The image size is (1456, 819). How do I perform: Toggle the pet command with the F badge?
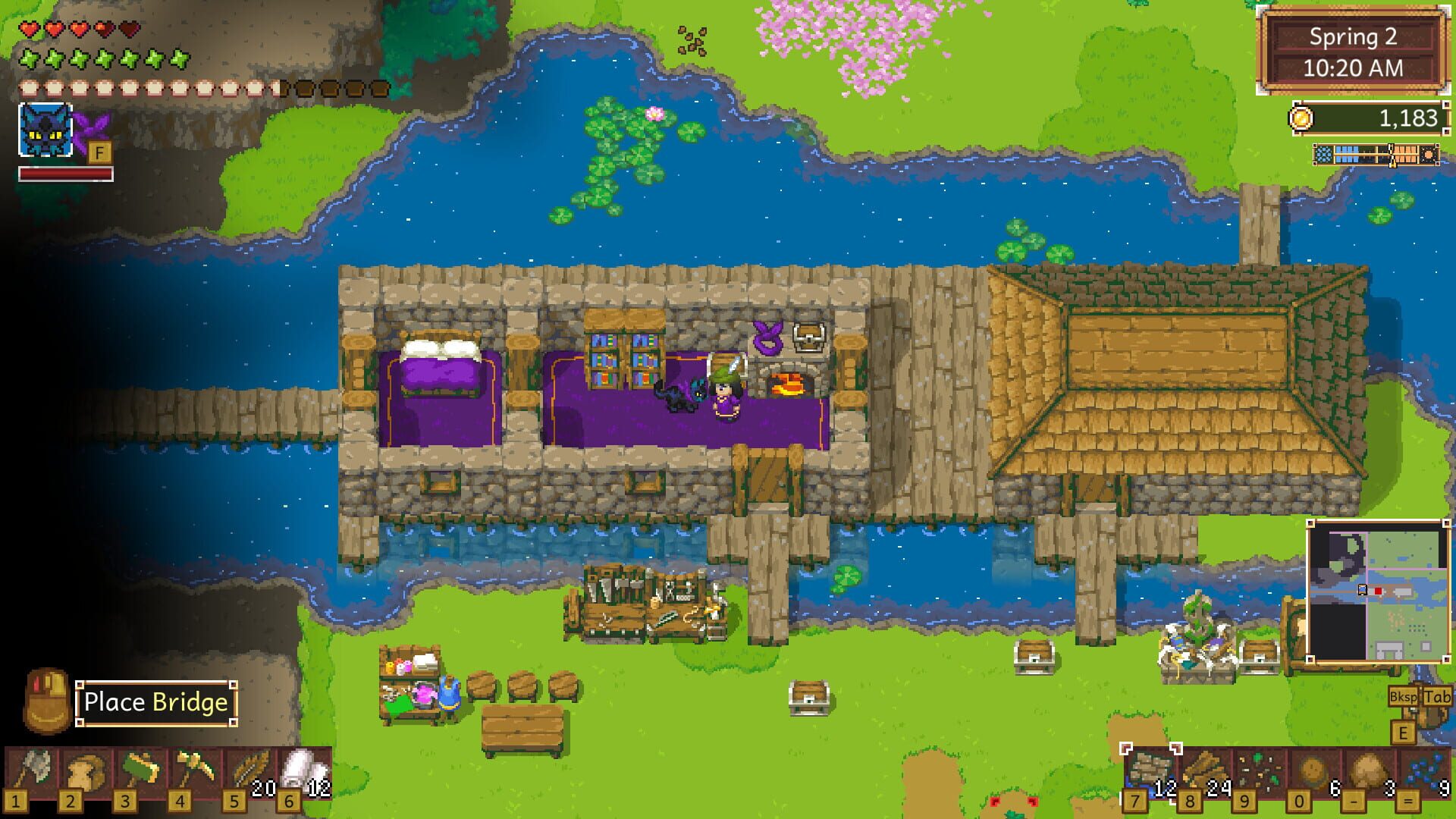(99, 152)
